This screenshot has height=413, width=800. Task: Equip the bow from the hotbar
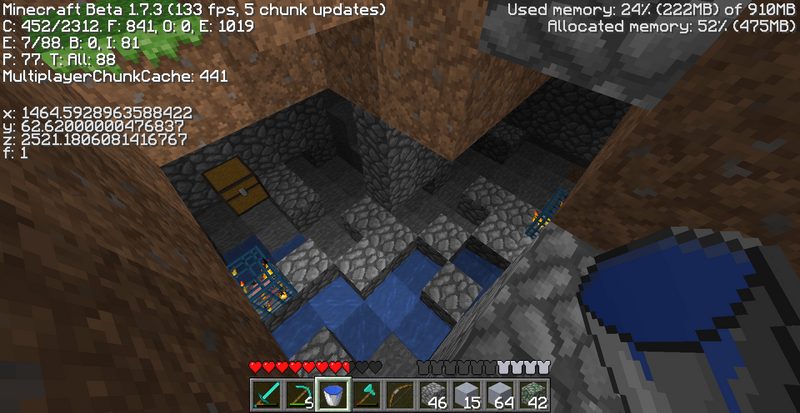click(x=399, y=393)
